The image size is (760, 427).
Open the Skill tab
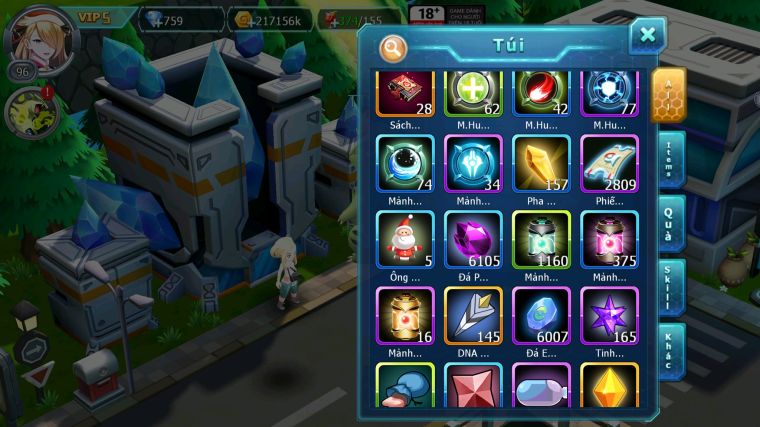[x=670, y=287]
